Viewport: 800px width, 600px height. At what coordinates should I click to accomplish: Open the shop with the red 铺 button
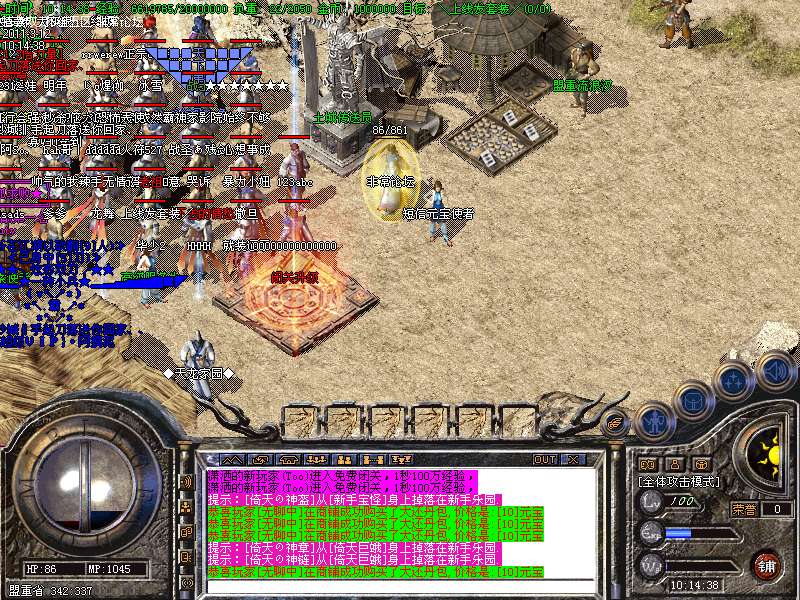[765, 564]
